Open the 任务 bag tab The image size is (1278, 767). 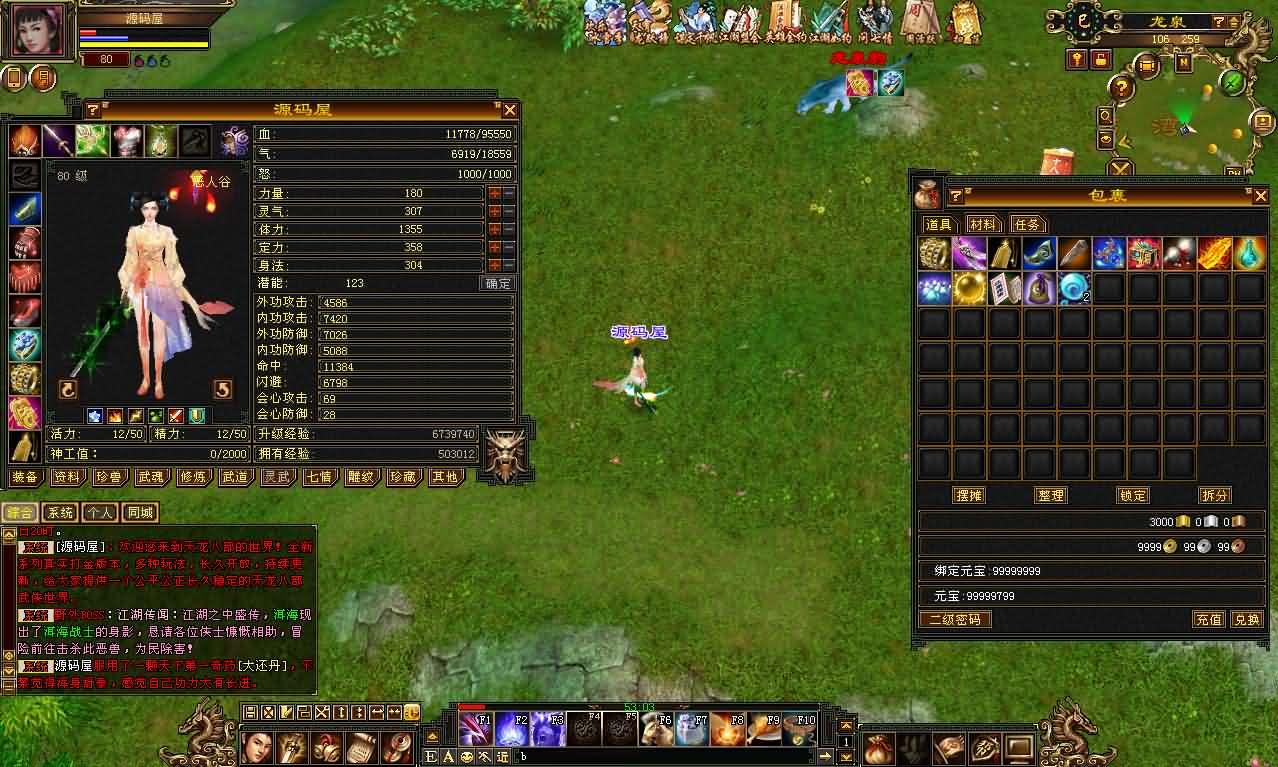(x=1027, y=225)
